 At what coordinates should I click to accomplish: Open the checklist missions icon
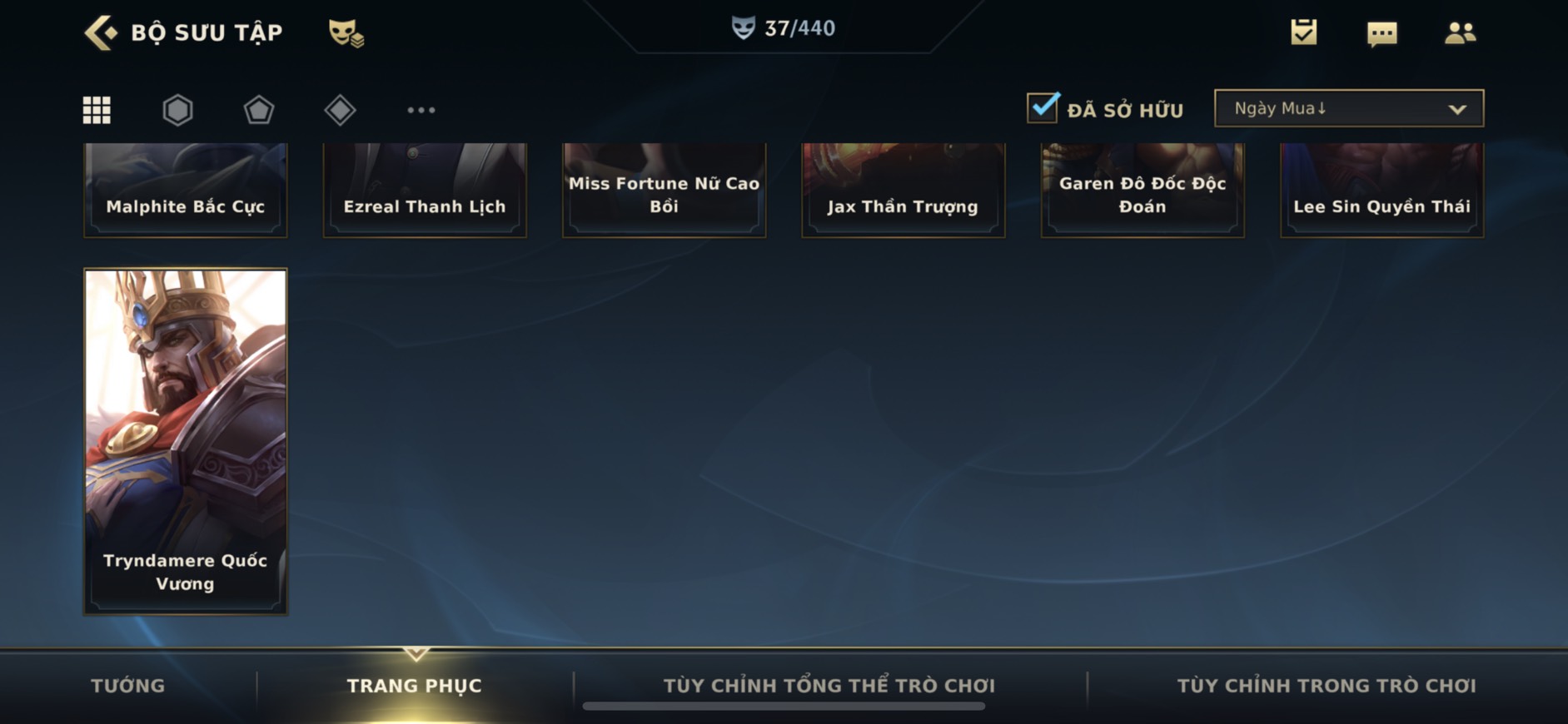(1303, 32)
